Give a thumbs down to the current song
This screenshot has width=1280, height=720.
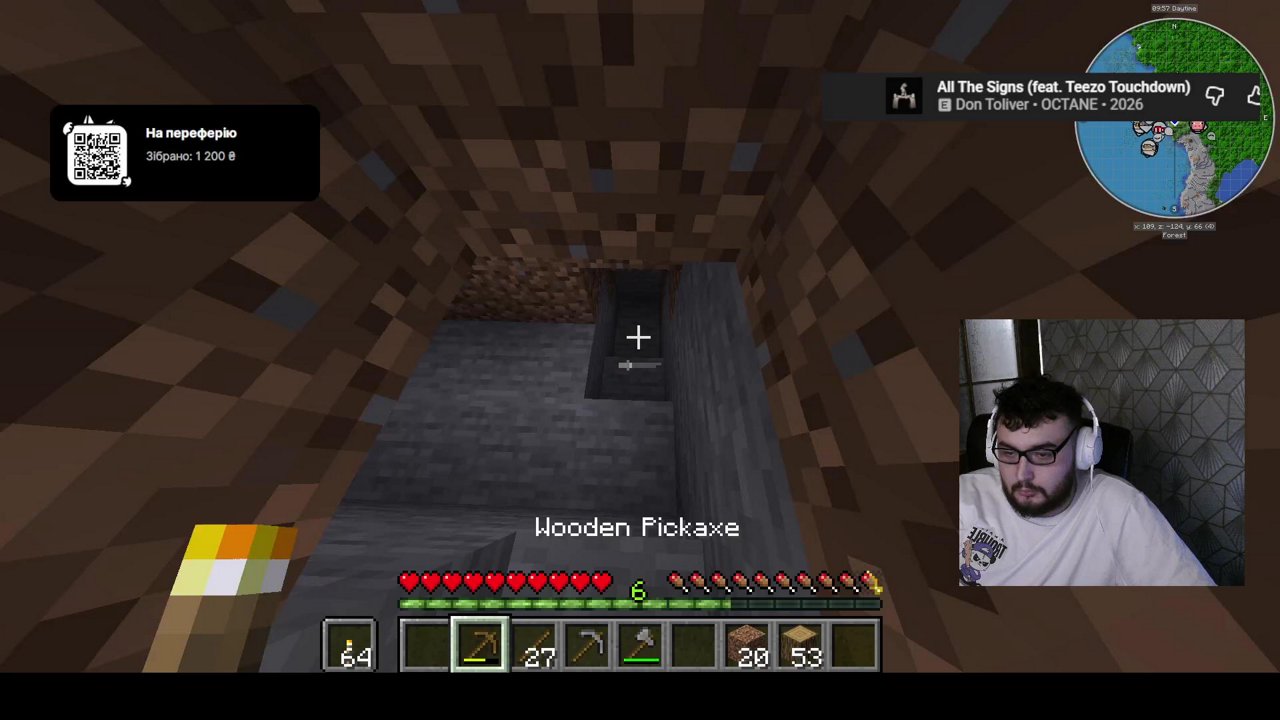point(1216,96)
